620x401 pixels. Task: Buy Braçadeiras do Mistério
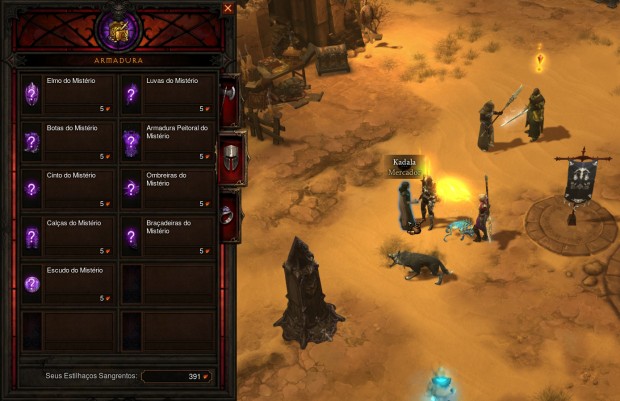[x=167, y=236]
